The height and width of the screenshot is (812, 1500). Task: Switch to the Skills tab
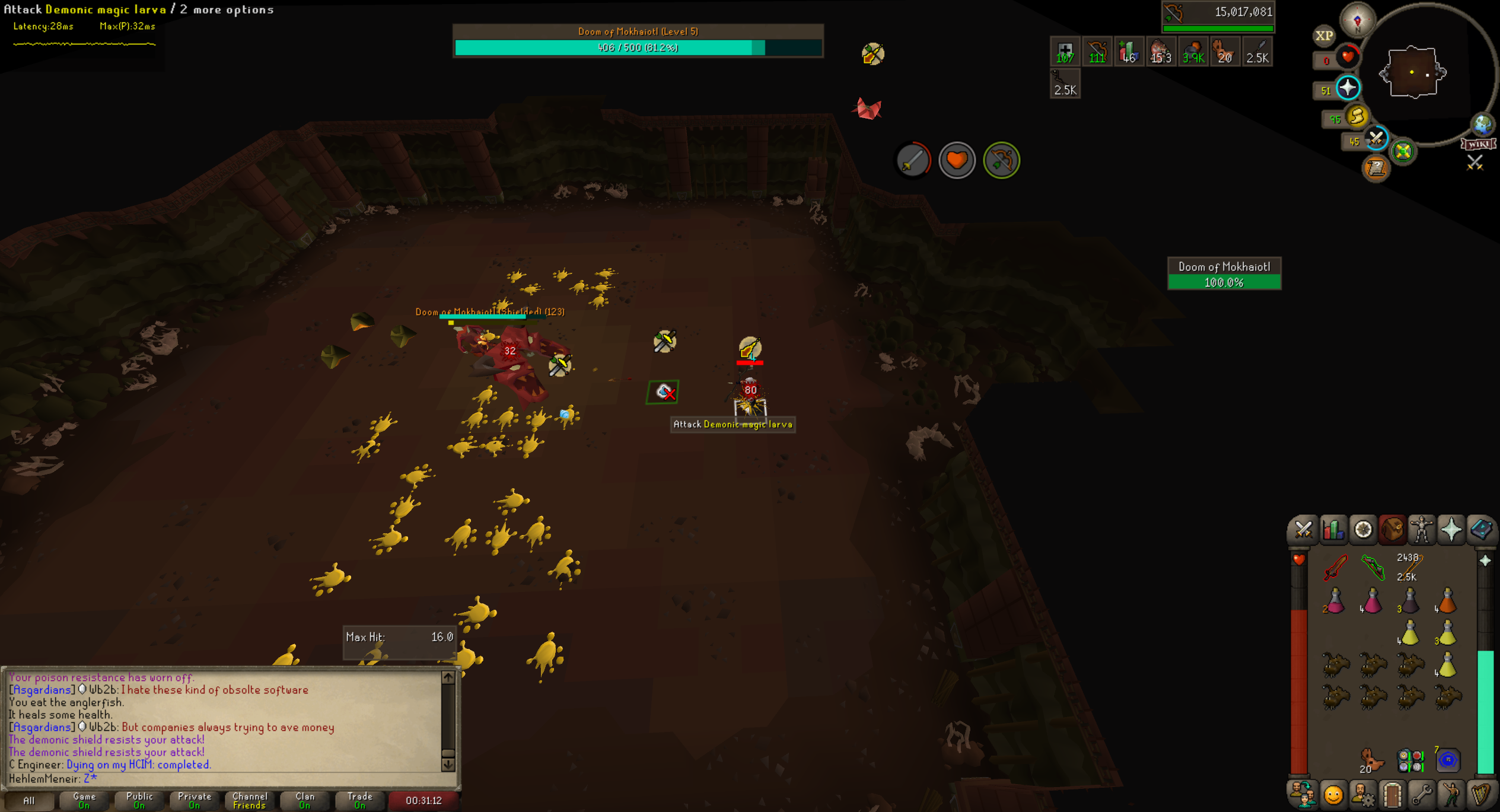click(x=1333, y=530)
